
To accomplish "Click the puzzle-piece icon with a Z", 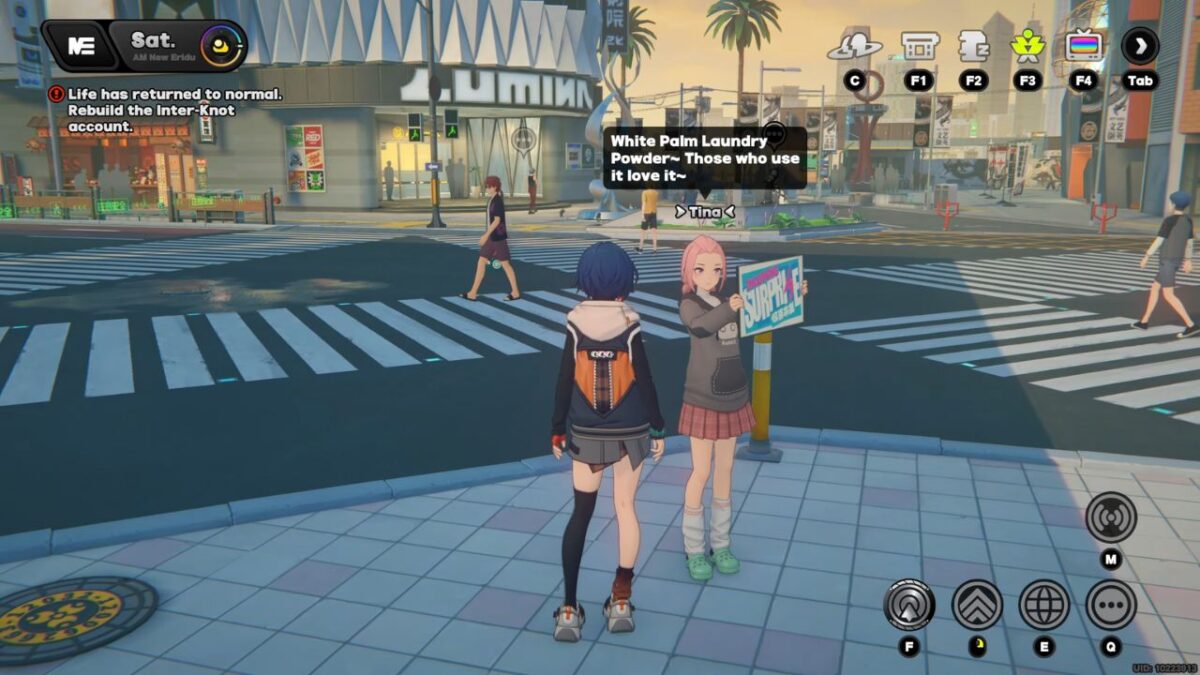I will coord(973,46).
